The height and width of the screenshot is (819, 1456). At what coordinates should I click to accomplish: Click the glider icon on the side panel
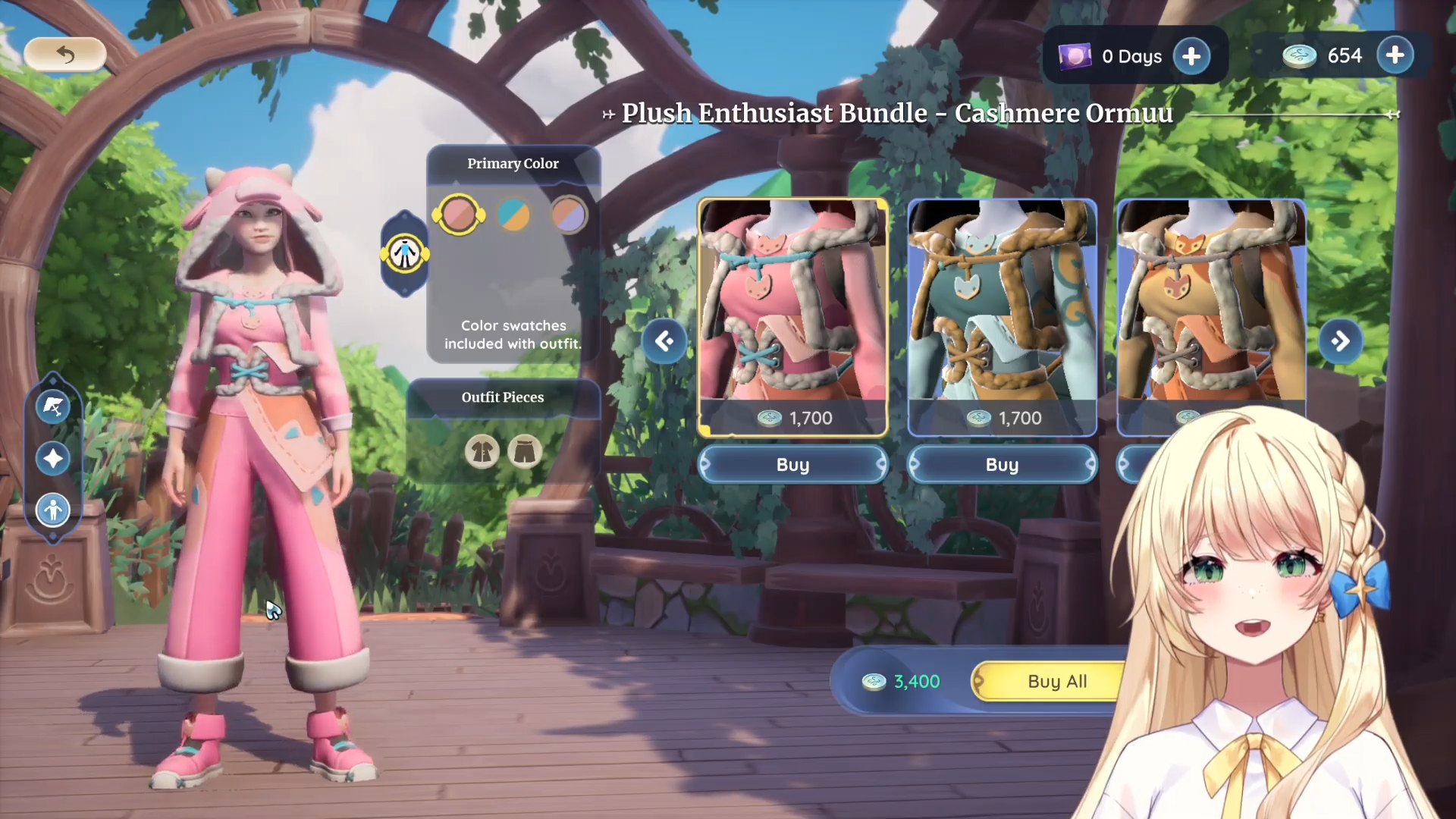tap(53, 407)
